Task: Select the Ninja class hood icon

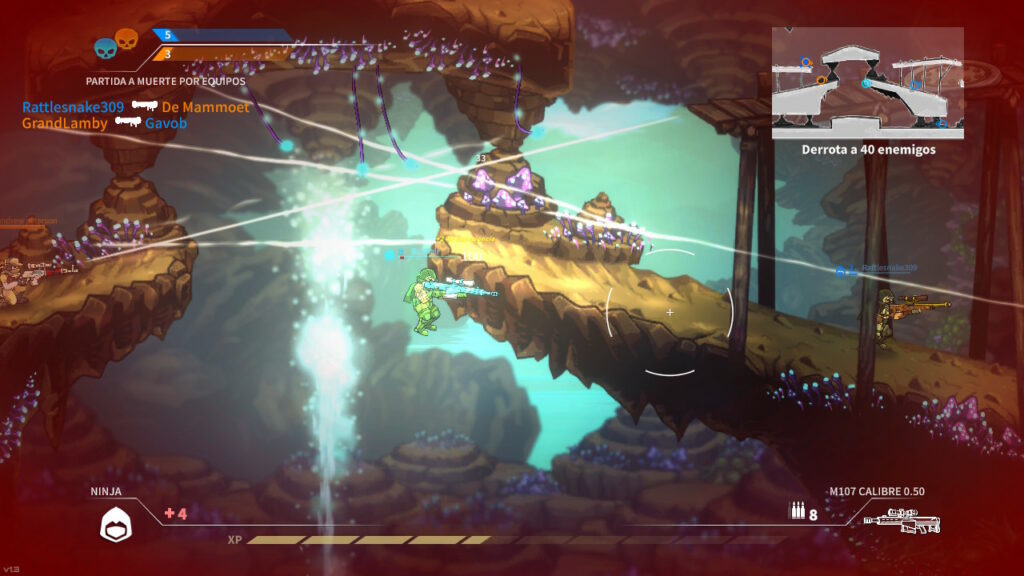Action: [x=116, y=524]
